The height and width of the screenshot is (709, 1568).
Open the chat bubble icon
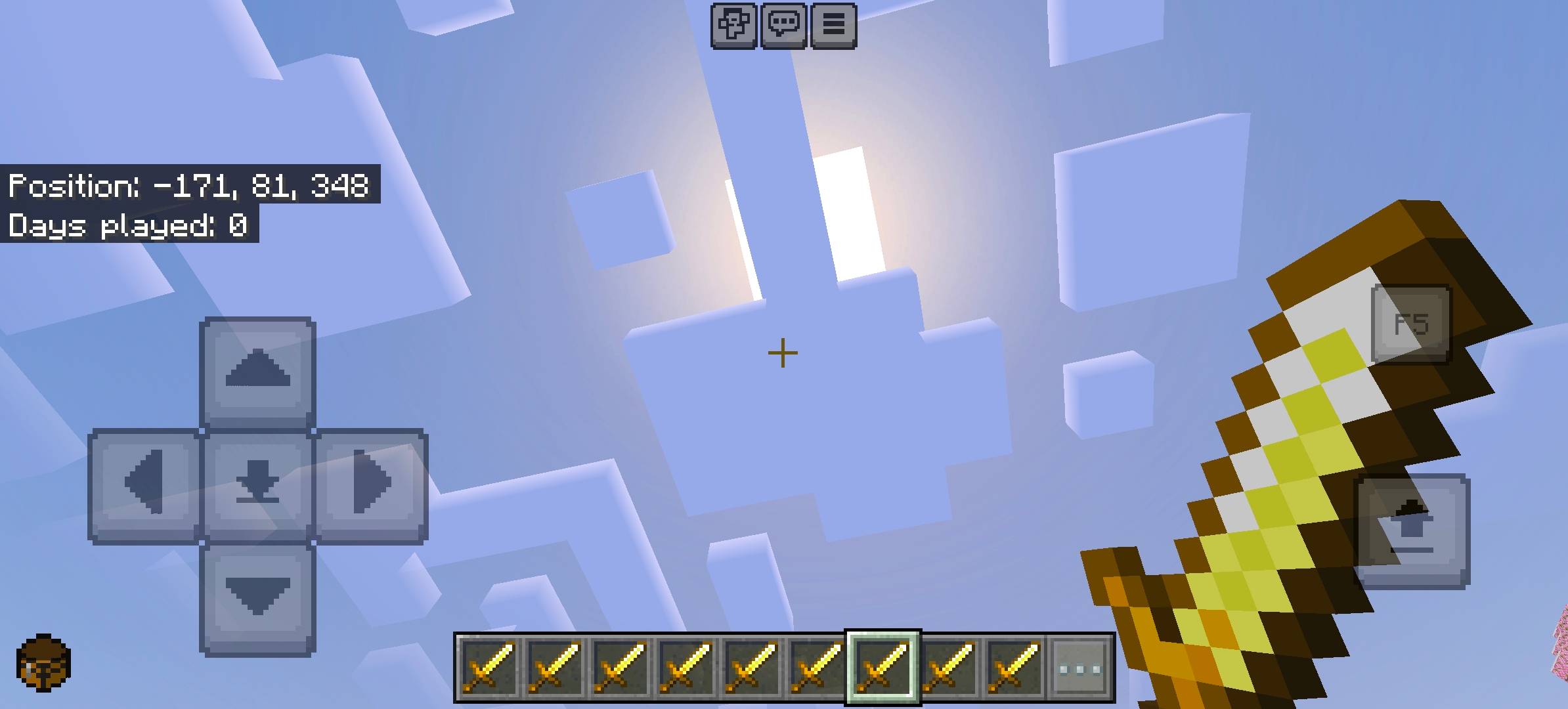pos(785,26)
